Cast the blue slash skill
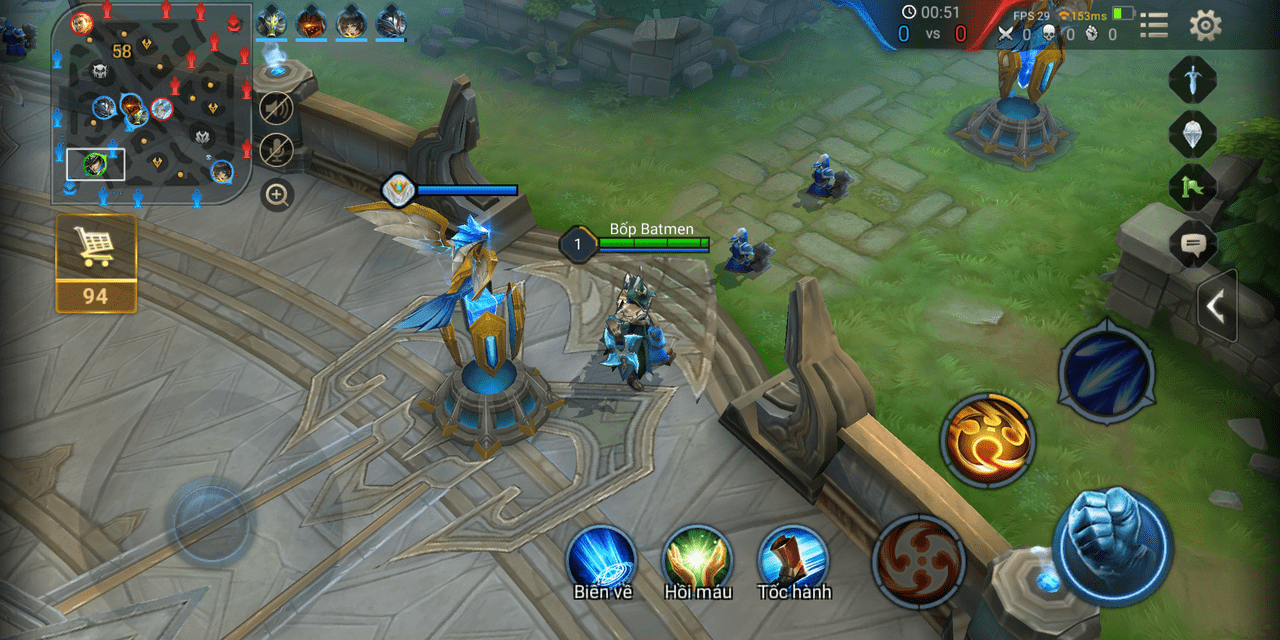The height and width of the screenshot is (640, 1280). 1106,369
